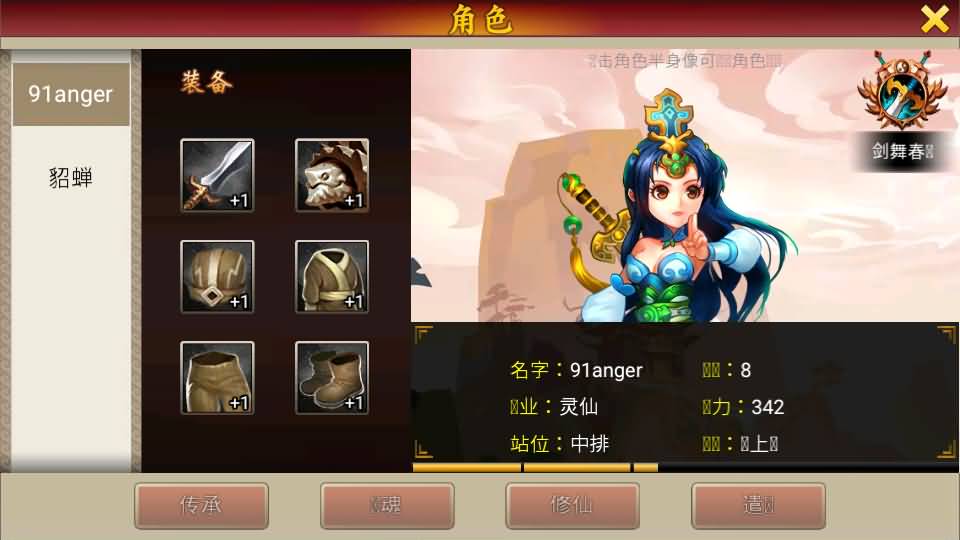960x540 pixels.
Task: Select the trousers equipment slot
Action: point(217,378)
